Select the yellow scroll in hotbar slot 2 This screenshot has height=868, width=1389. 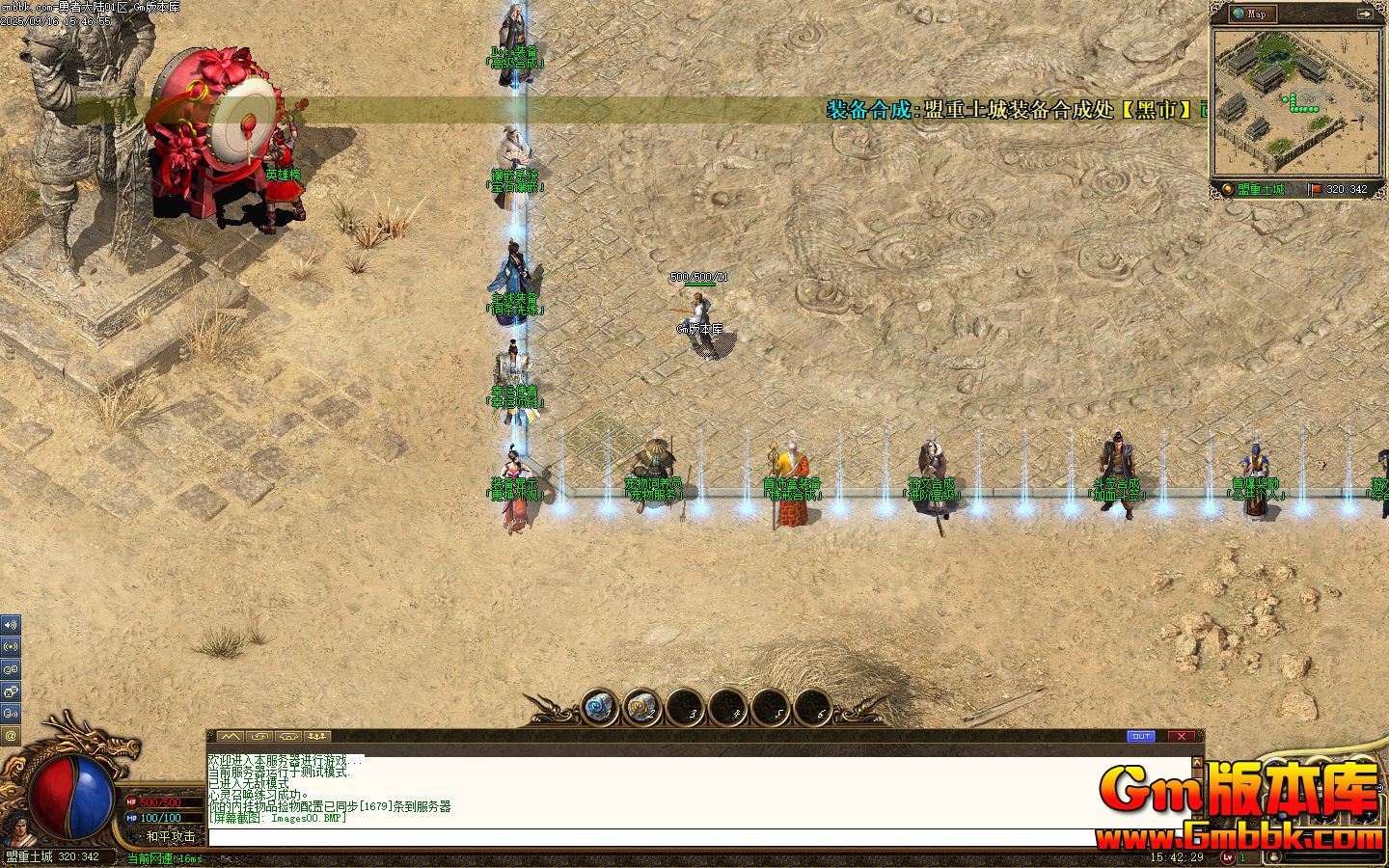[x=641, y=709]
